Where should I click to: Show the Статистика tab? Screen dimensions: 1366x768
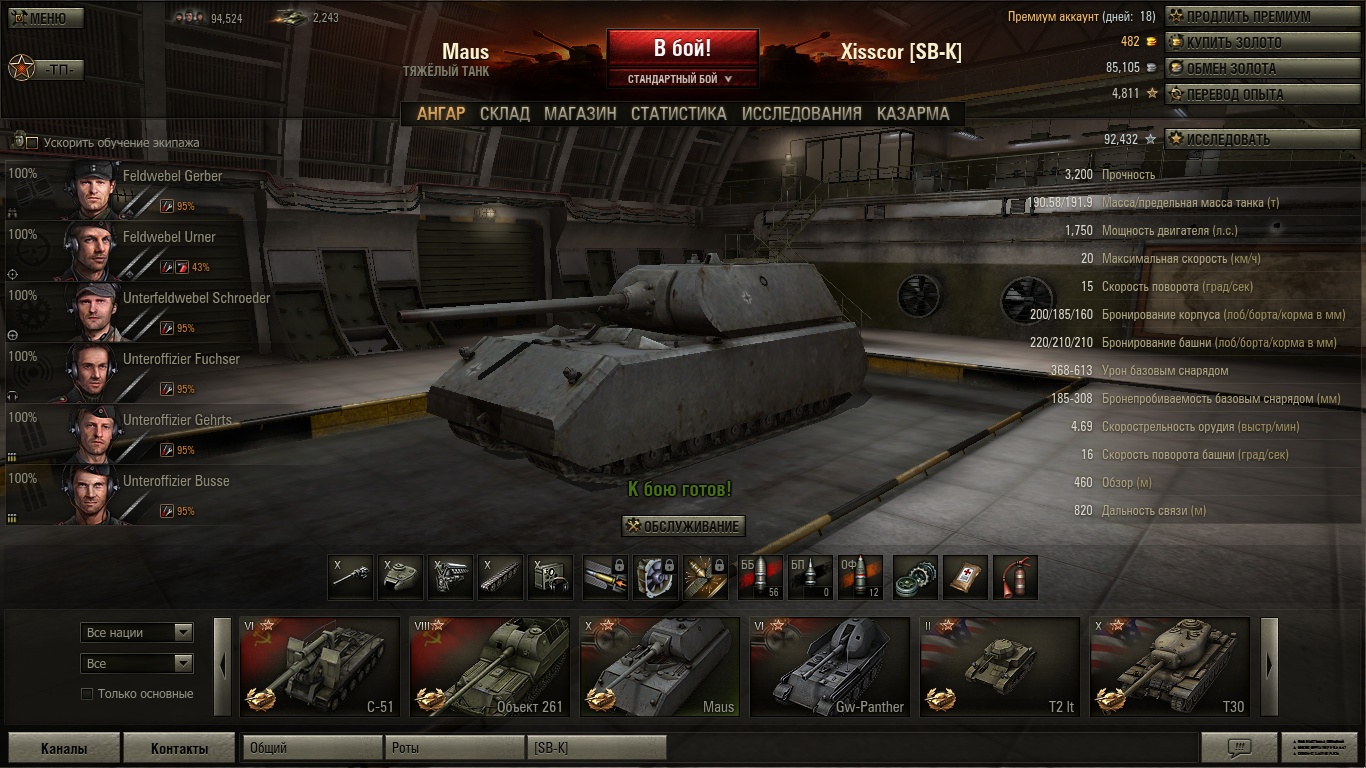point(678,113)
